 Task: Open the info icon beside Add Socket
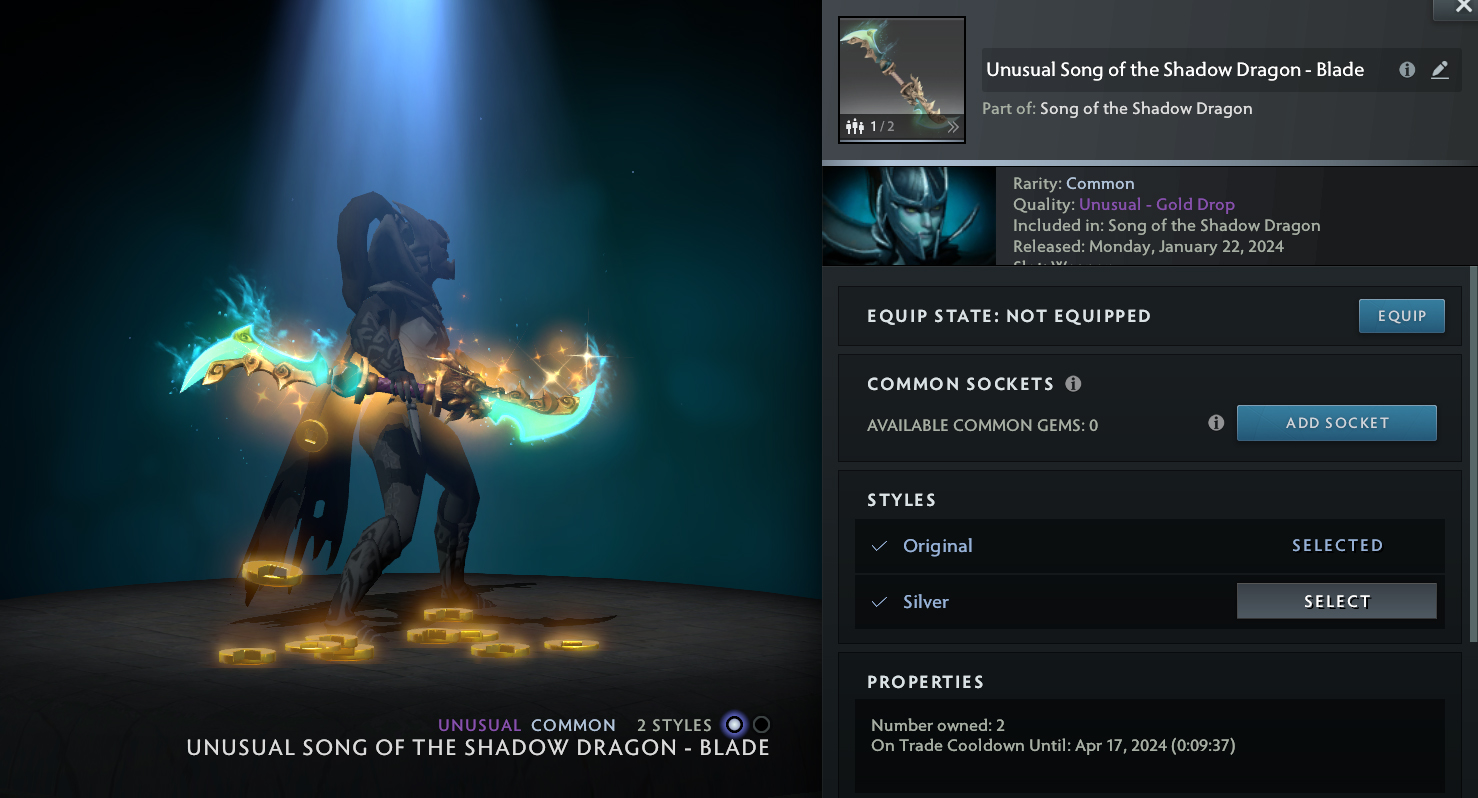click(x=1216, y=423)
